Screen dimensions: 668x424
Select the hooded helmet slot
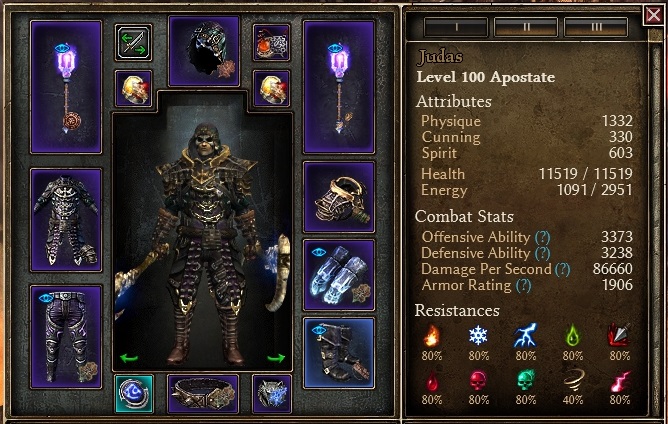pyautogui.click(x=204, y=50)
